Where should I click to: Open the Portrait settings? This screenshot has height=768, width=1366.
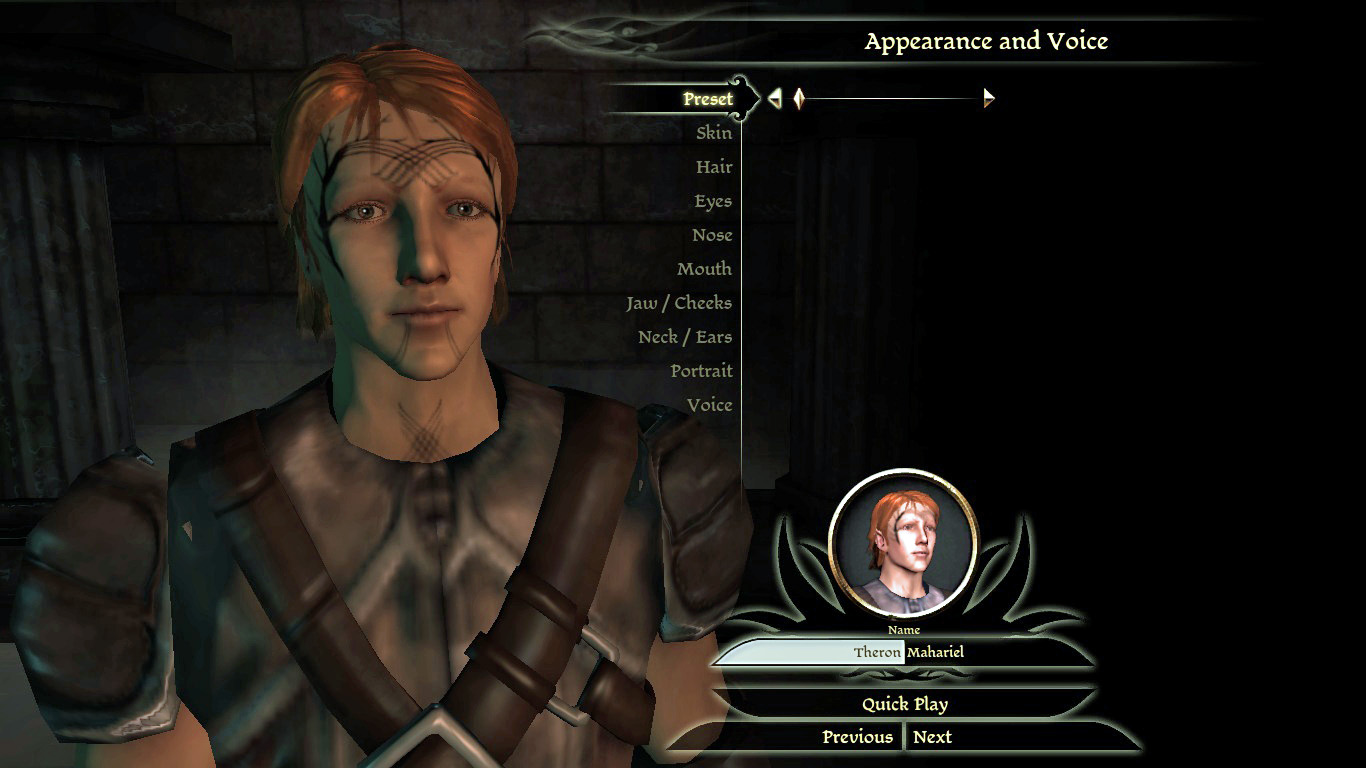point(701,371)
